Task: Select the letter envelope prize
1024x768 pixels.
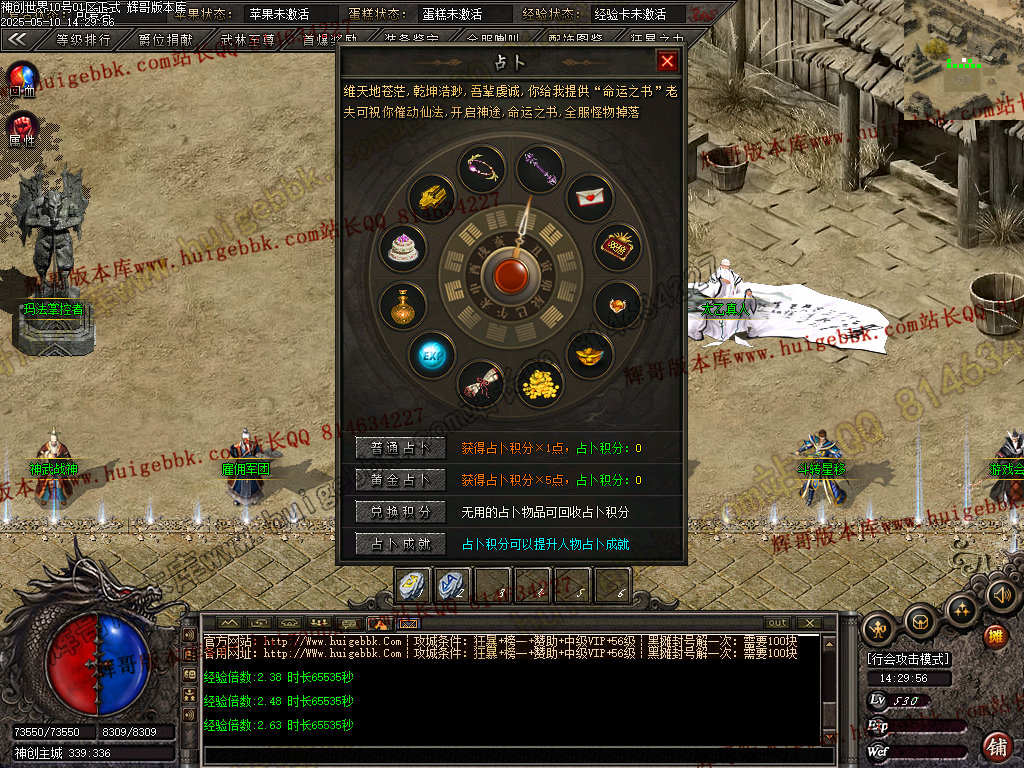Action: (590, 198)
